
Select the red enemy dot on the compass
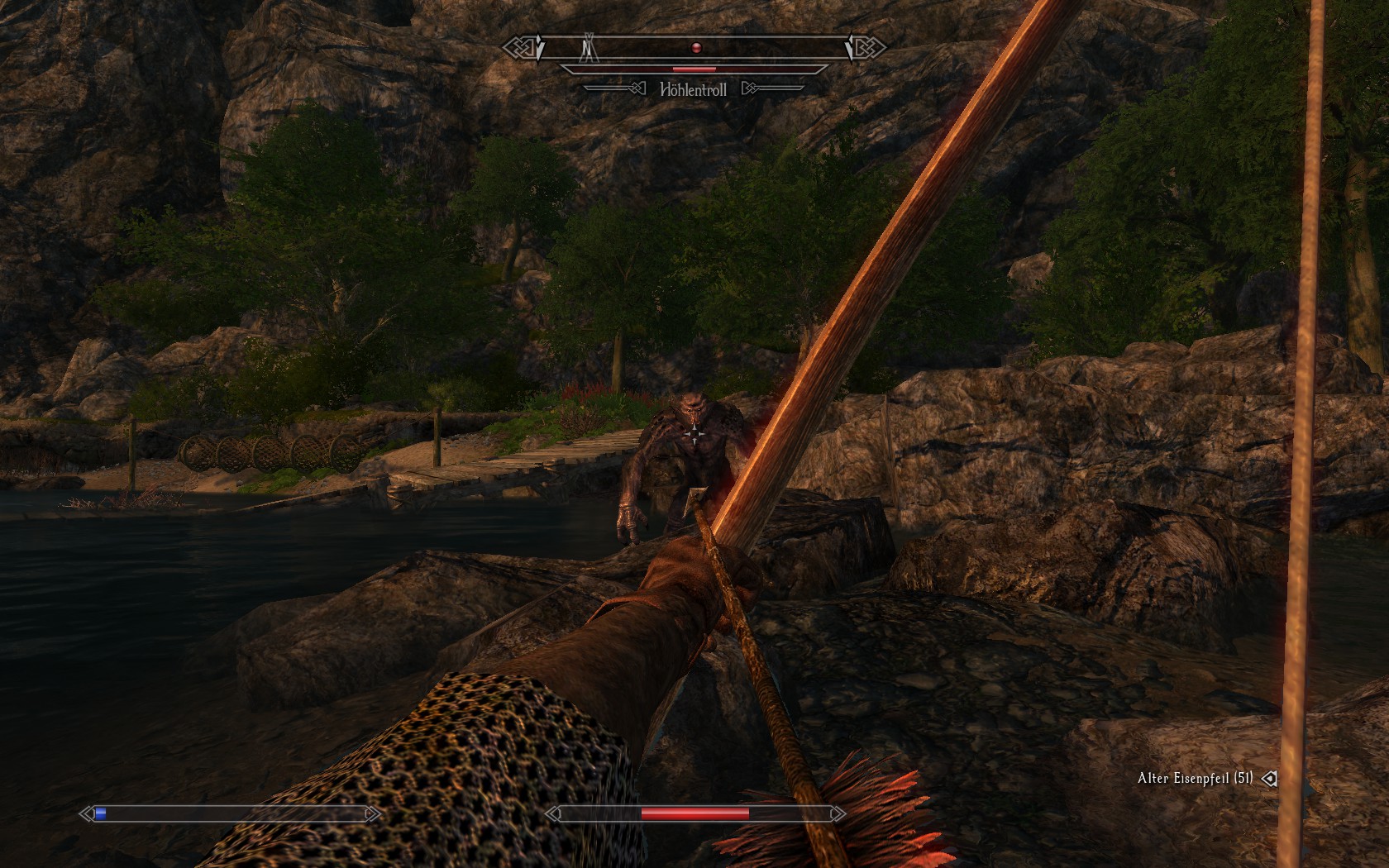coord(696,48)
